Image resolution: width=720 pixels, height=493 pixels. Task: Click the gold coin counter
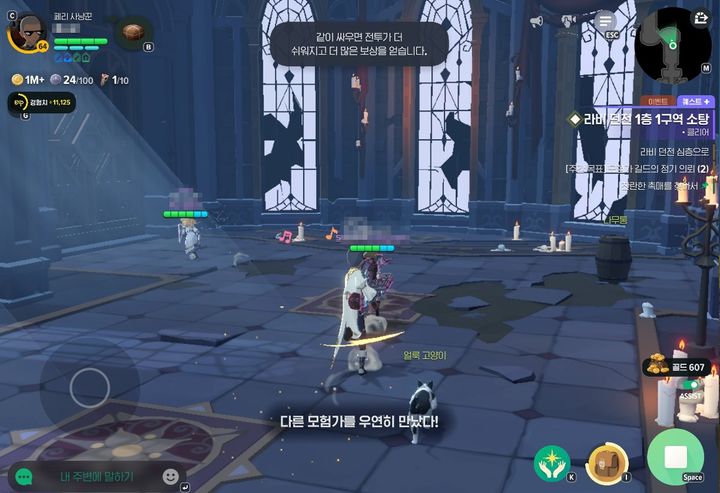point(675,367)
